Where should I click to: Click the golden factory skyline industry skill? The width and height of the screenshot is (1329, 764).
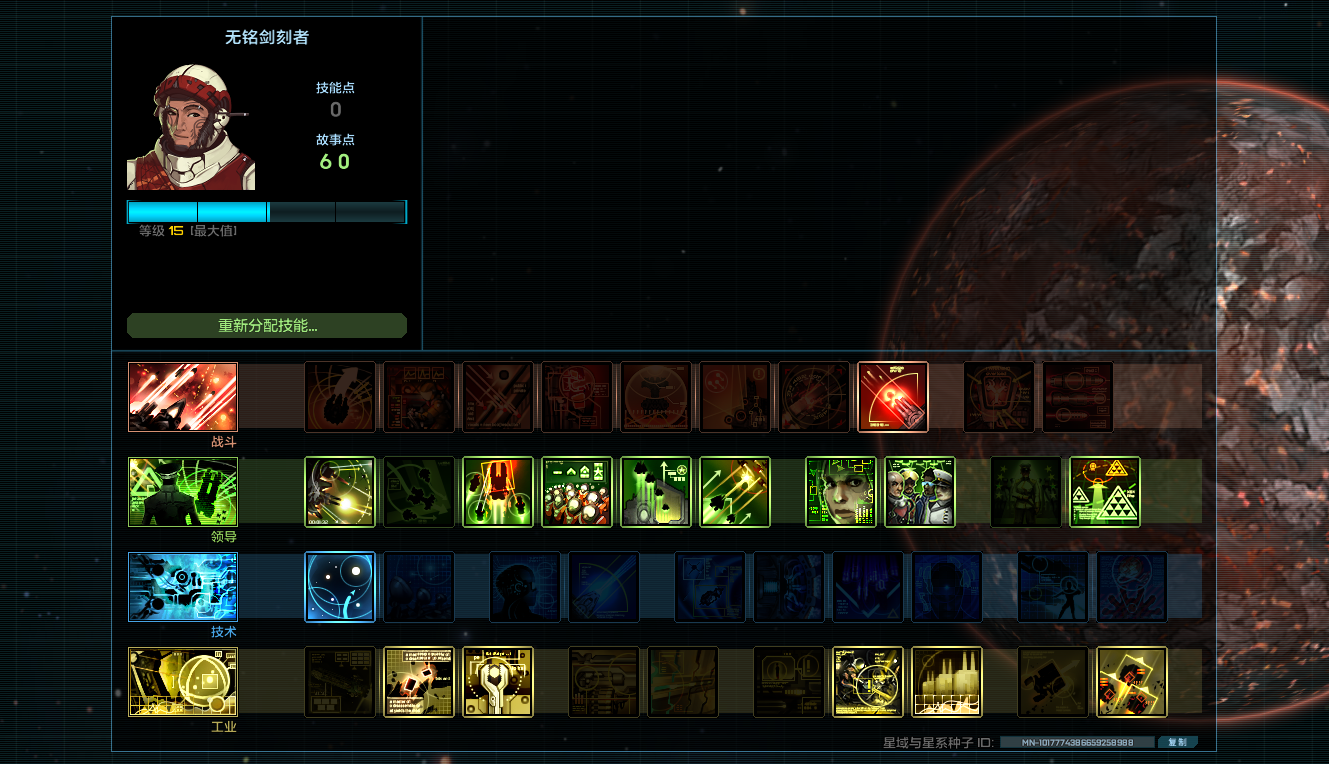pos(947,682)
